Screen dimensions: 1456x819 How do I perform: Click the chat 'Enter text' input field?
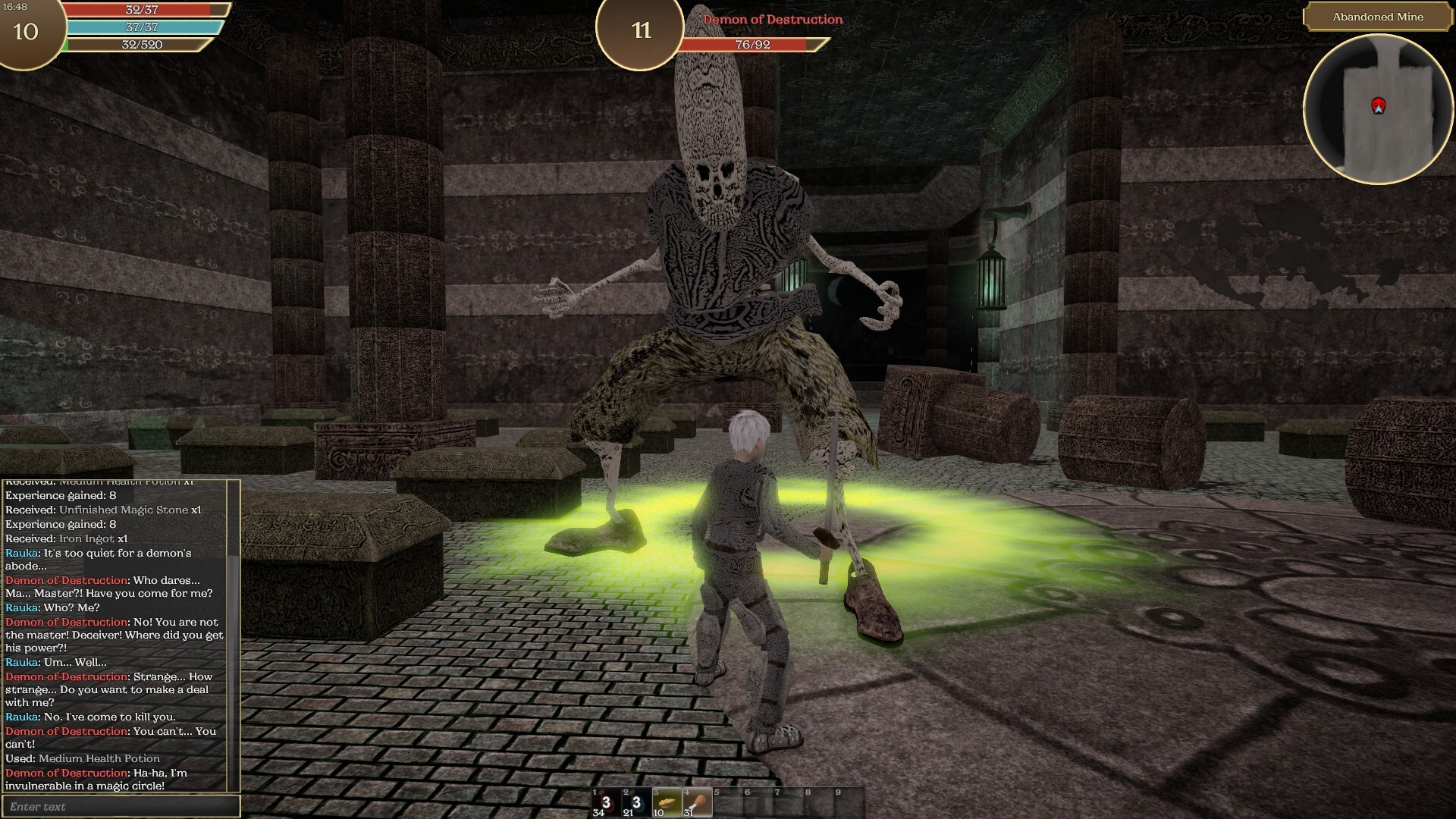click(121, 806)
